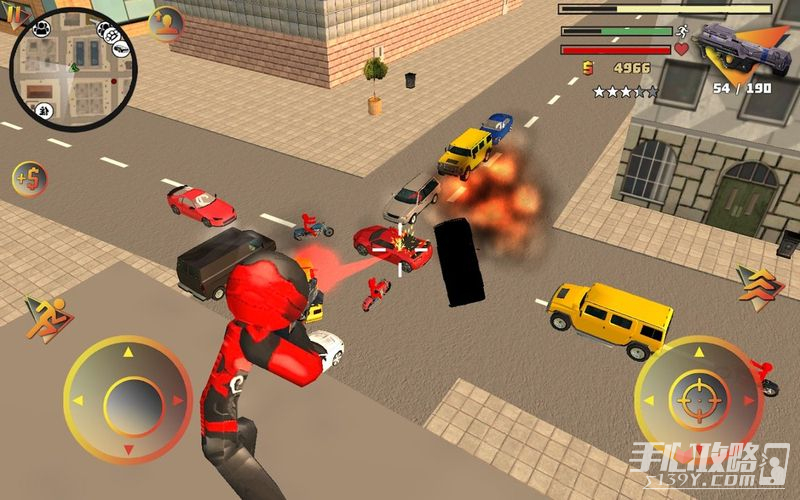Open the circular city minimap
800x500 pixels.
72,69
